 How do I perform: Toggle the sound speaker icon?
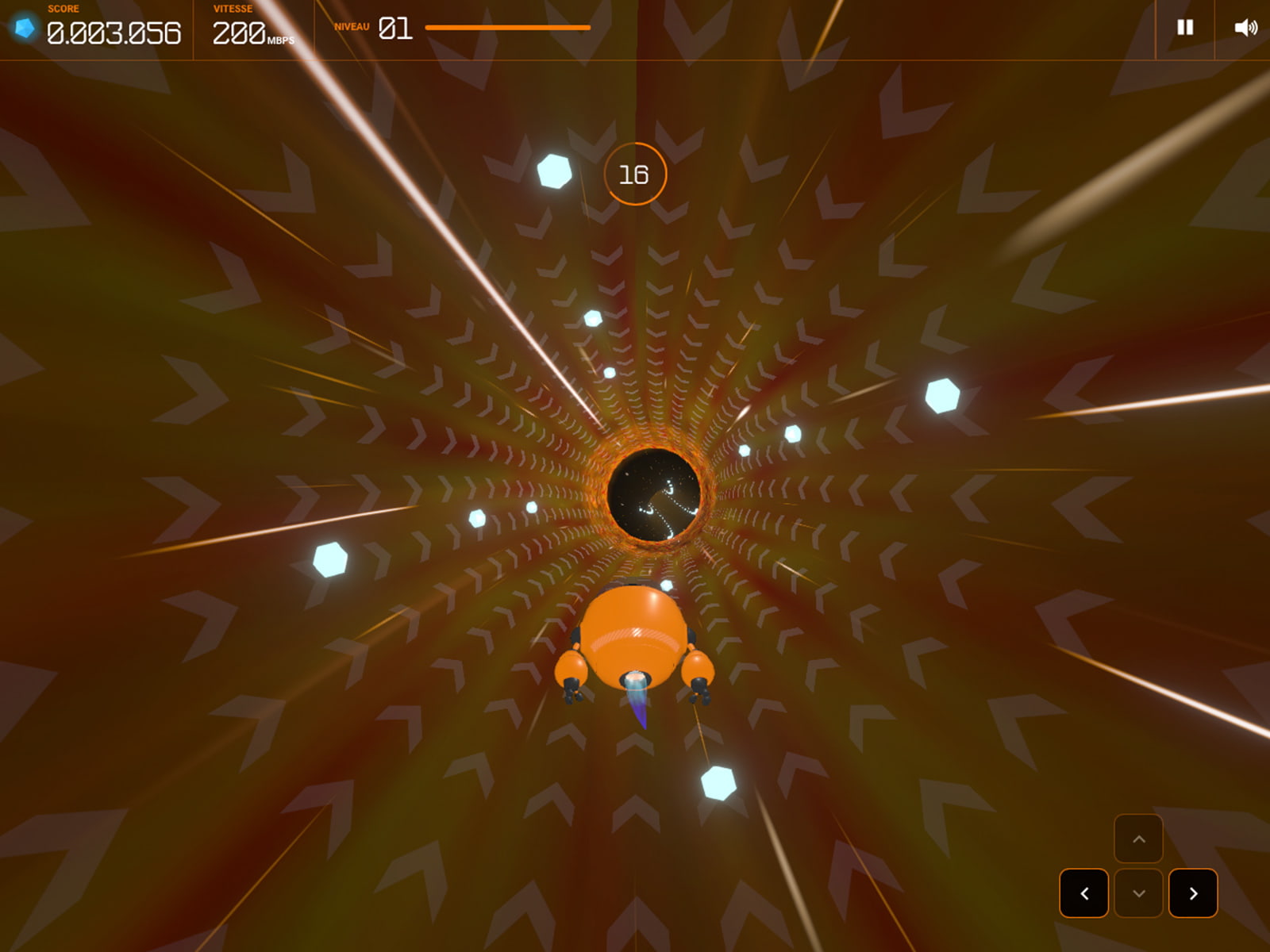click(x=1245, y=28)
